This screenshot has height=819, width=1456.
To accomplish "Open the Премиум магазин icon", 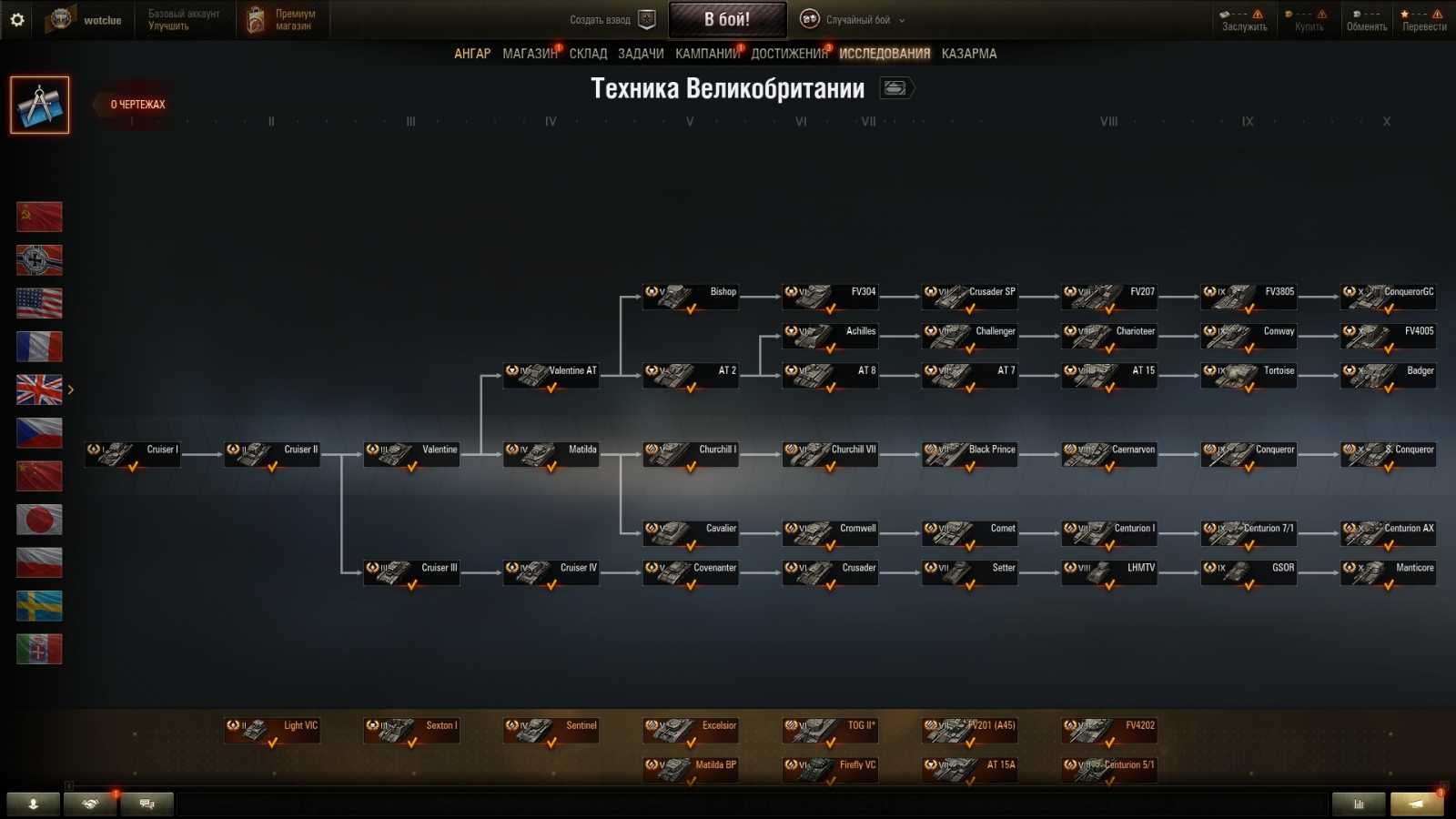I will [256, 18].
